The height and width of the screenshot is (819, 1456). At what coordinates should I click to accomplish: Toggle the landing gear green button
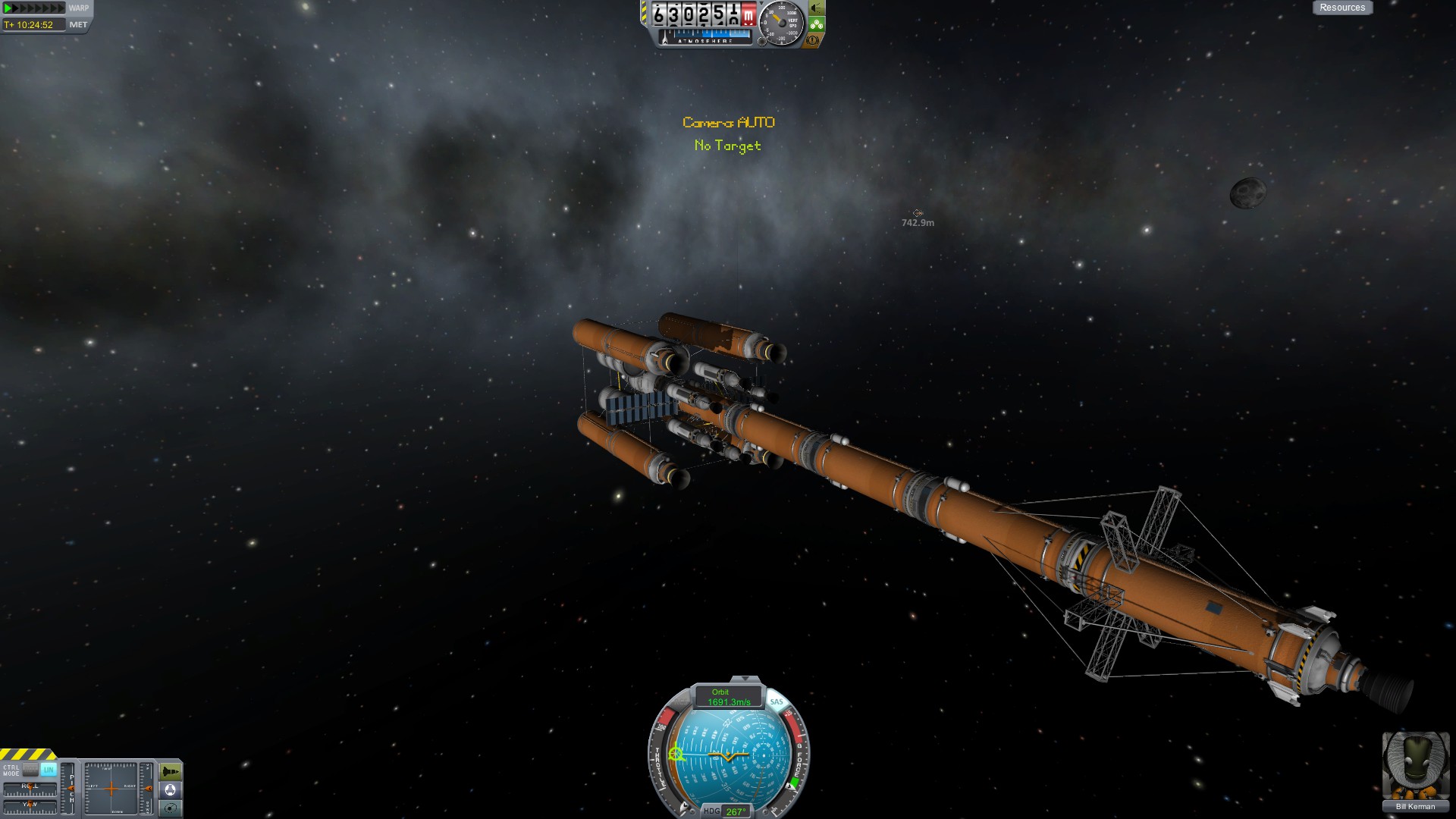point(816,24)
